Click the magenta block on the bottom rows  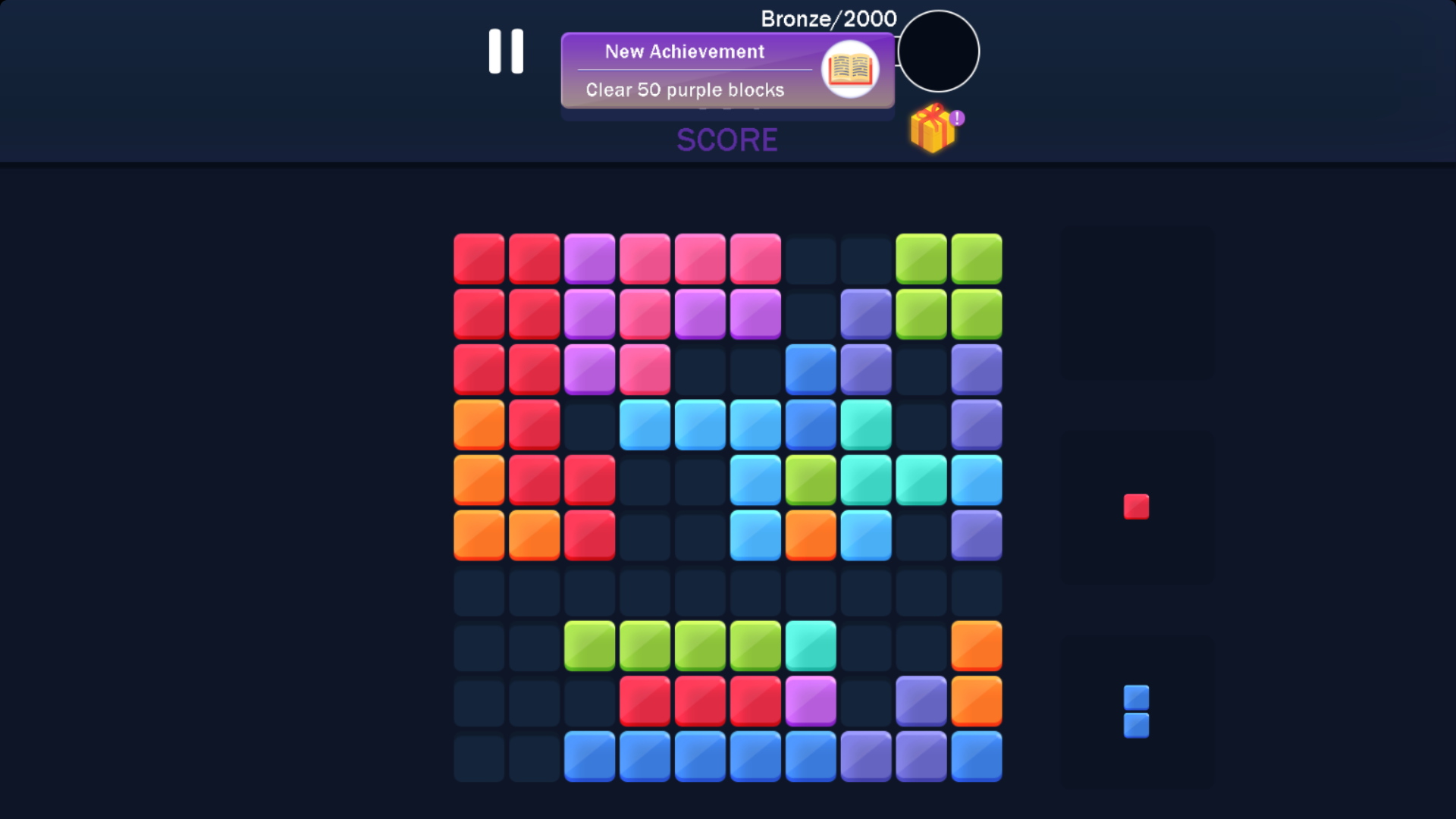(810, 701)
